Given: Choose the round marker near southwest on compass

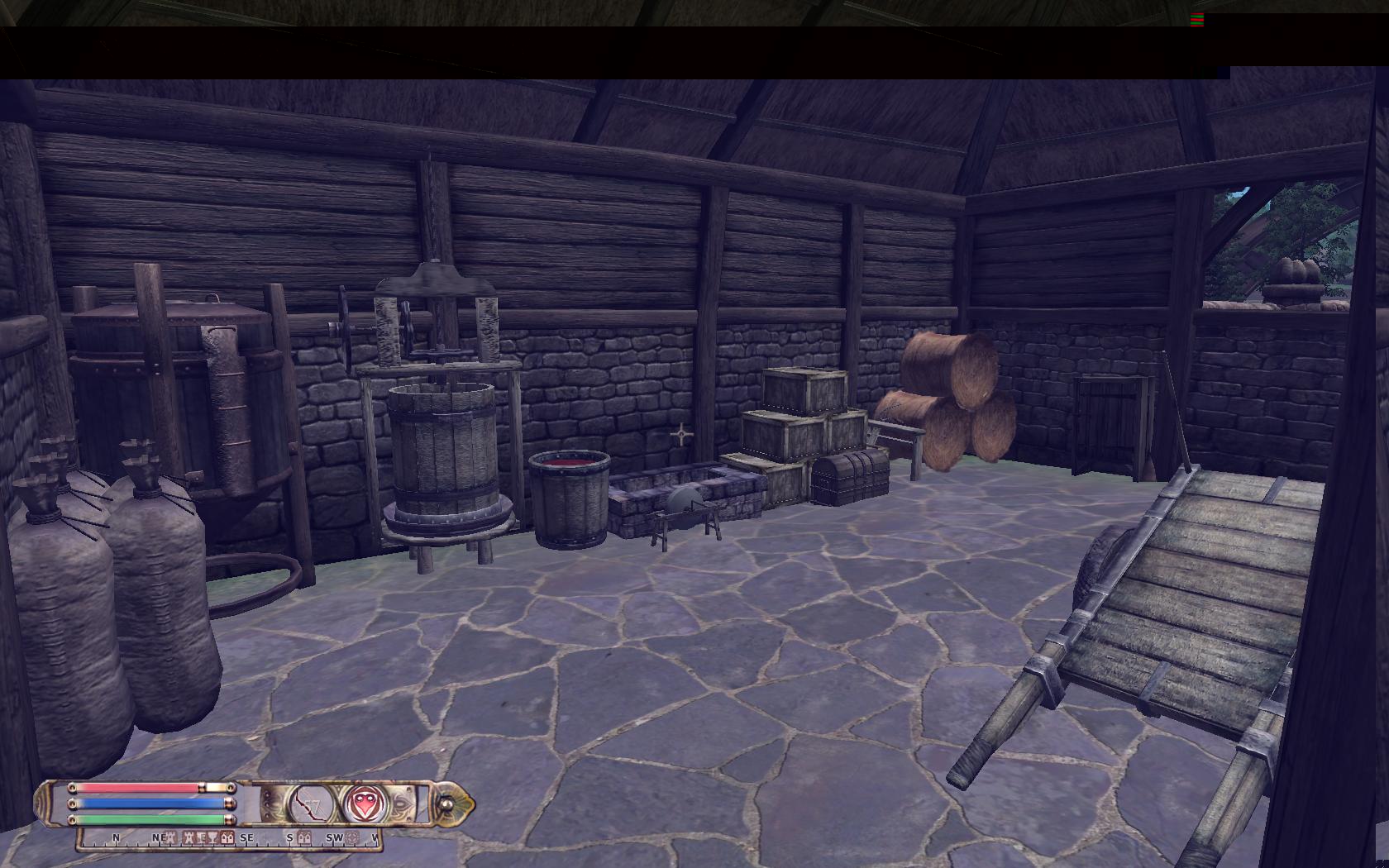Looking at the screenshot, I should tap(353, 838).
